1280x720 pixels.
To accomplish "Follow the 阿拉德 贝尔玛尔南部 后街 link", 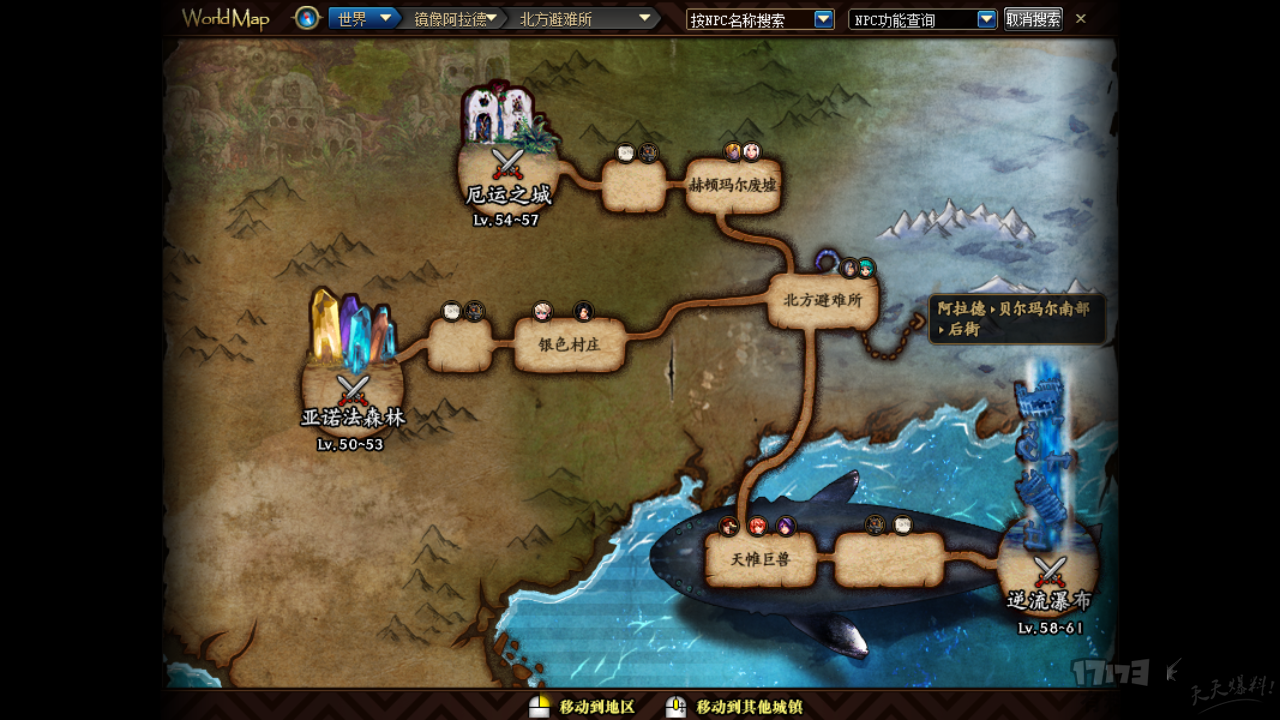I will point(1016,319).
